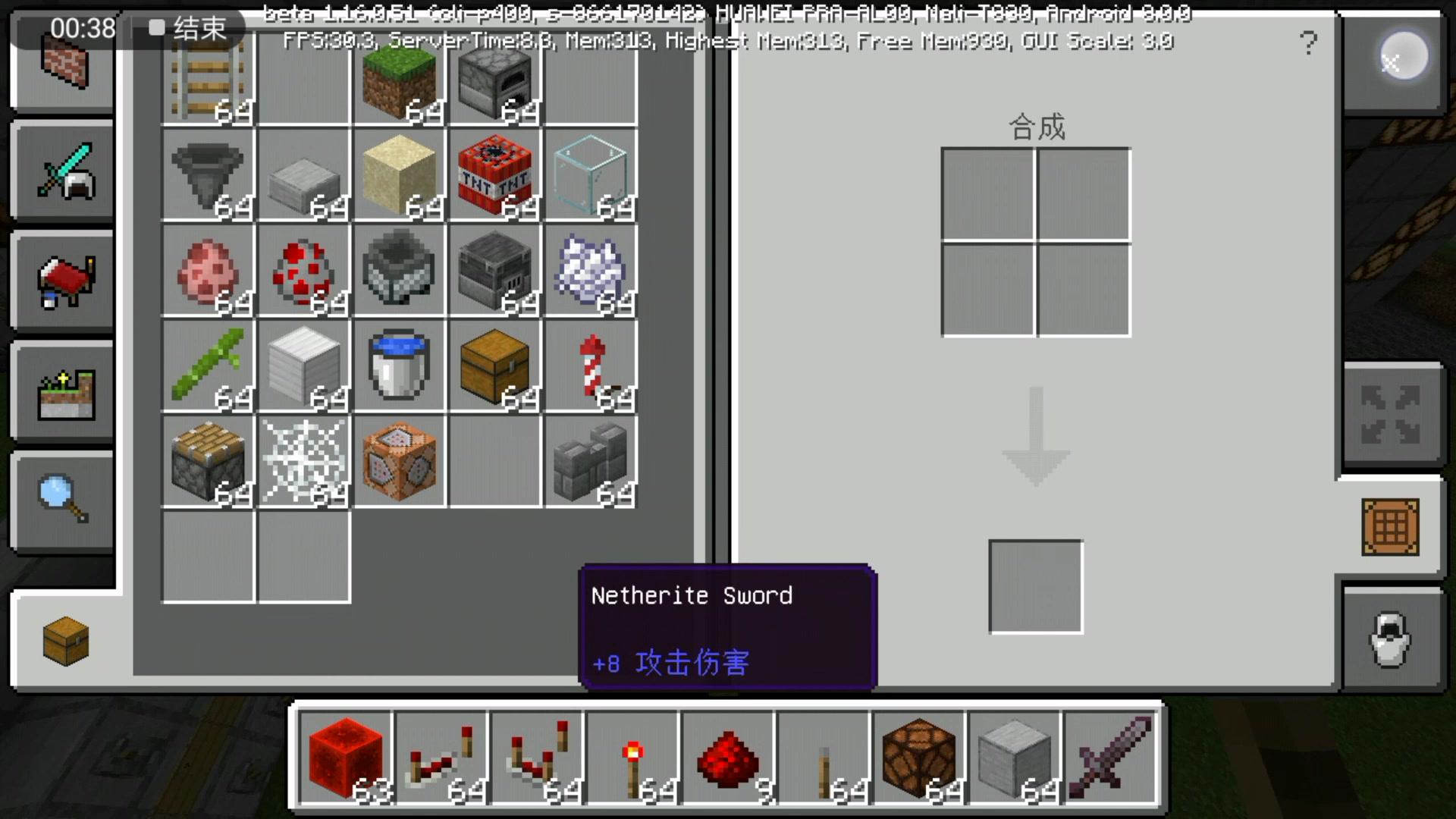Click the crafting output slot below the arrow
The width and height of the screenshot is (1456, 819).
[1034, 586]
